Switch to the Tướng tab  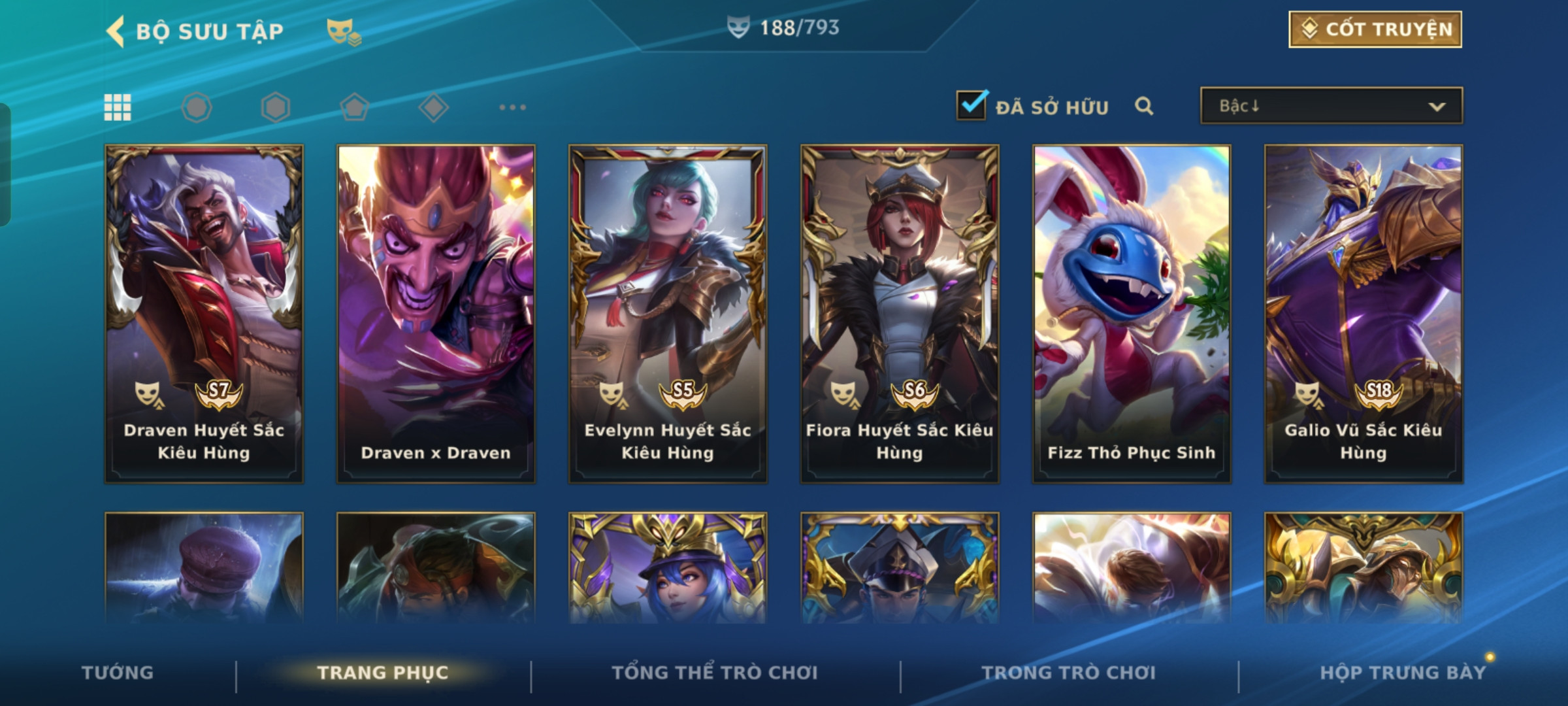[x=118, y=673]
